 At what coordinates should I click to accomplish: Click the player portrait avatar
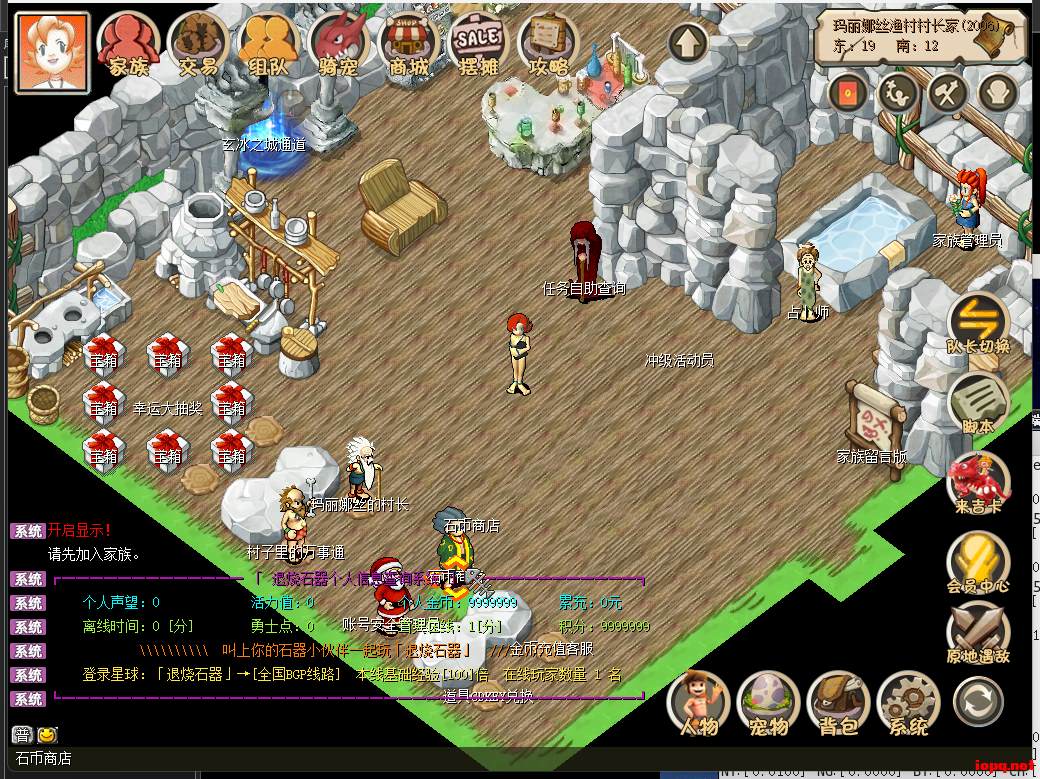52,50
